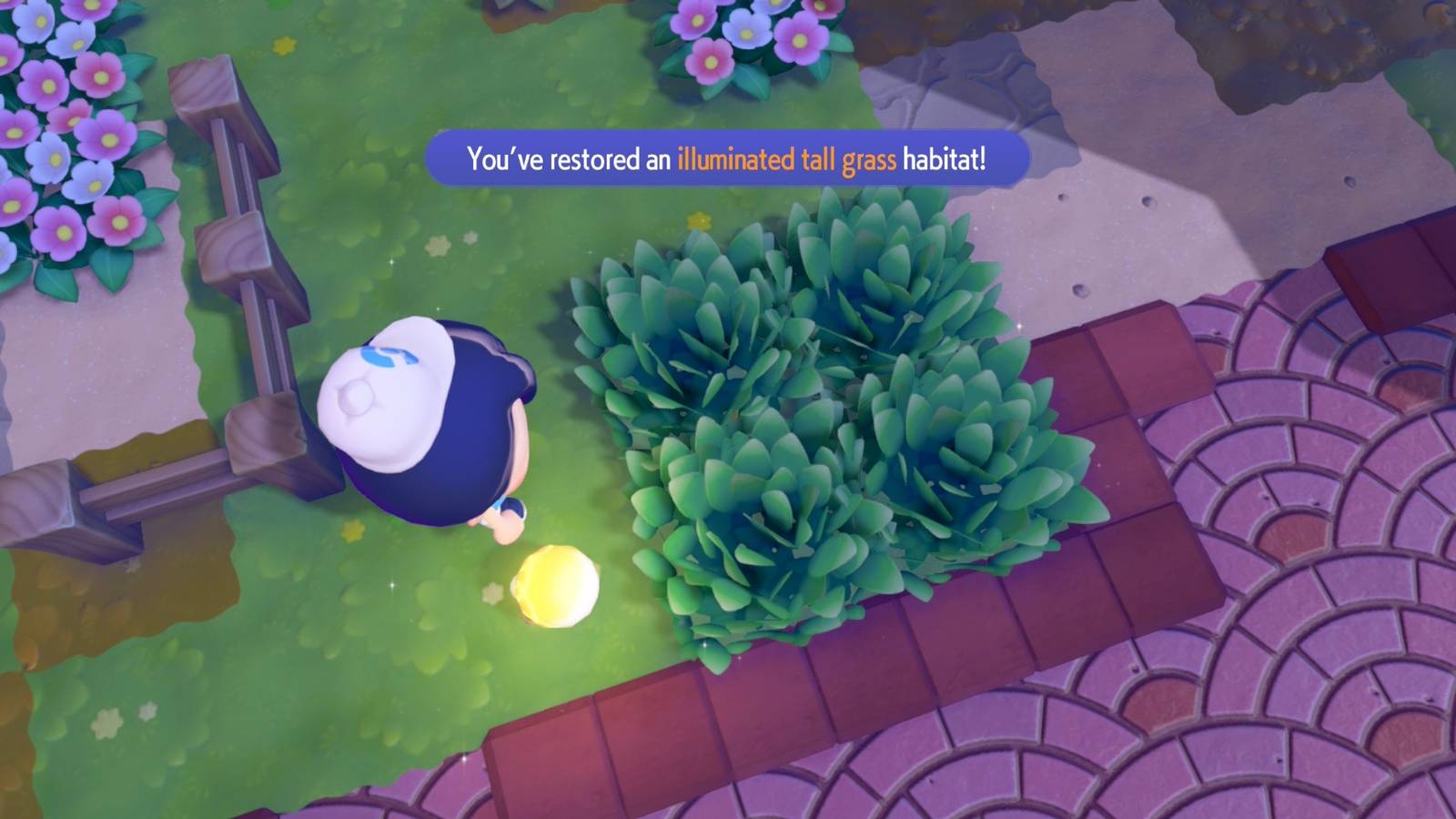Click the habitat restored notification banner
Viewport: 1456px width, 819px height.
728,157
